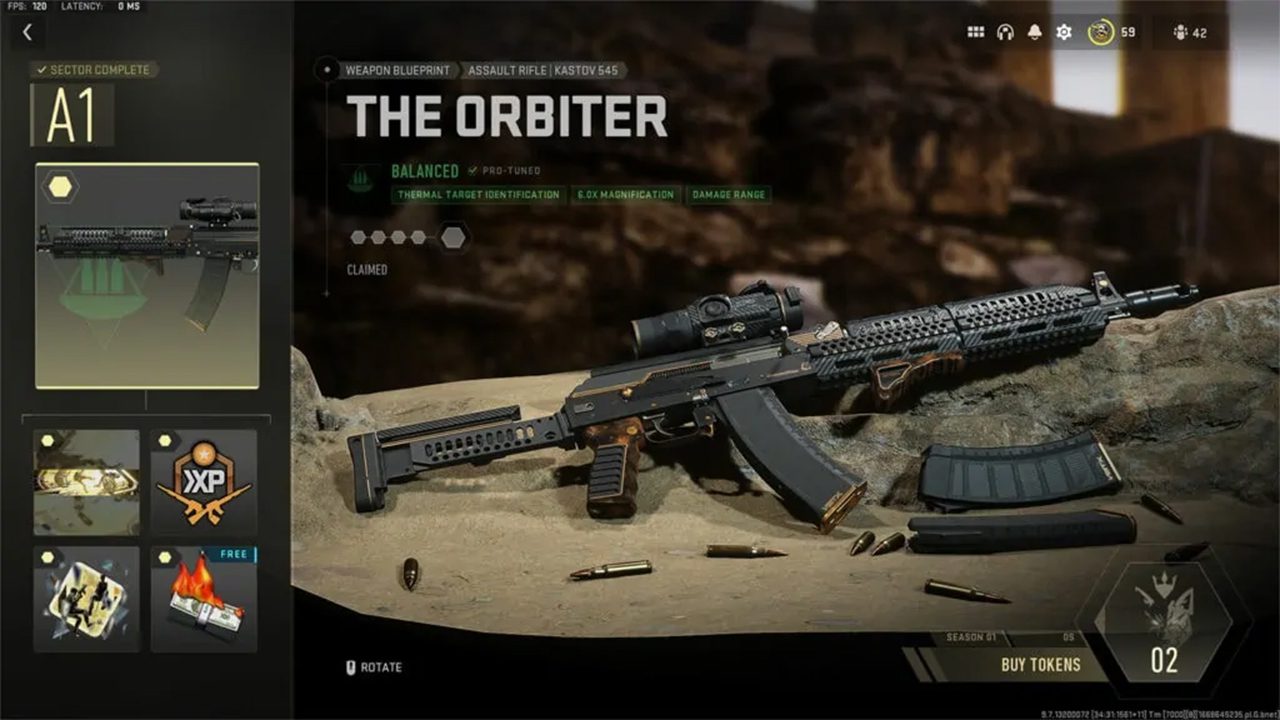
Task: Open the gear Settings icon
Action: tap(1064, 33)
